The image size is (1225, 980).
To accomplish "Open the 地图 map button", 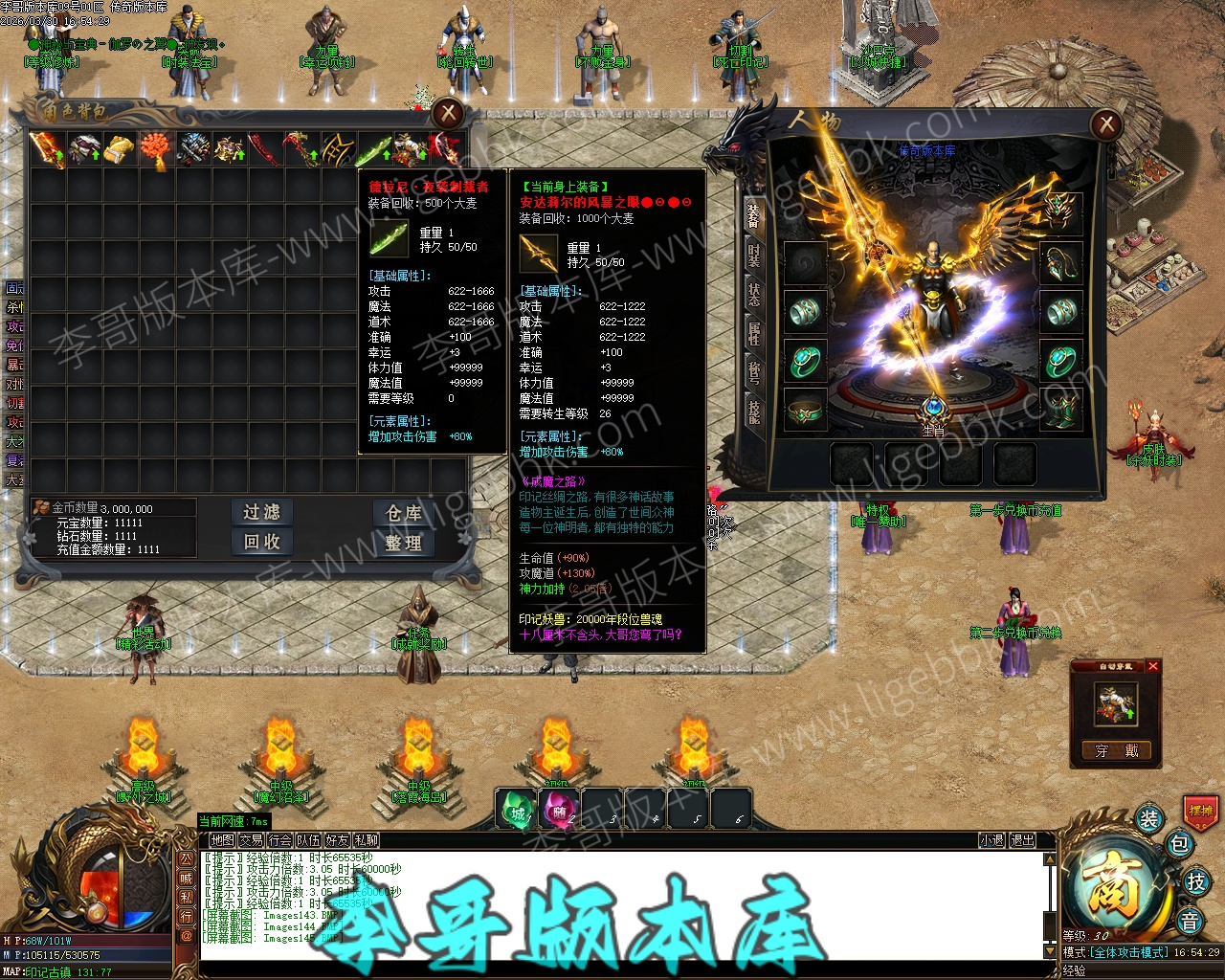I will (223, 840).
